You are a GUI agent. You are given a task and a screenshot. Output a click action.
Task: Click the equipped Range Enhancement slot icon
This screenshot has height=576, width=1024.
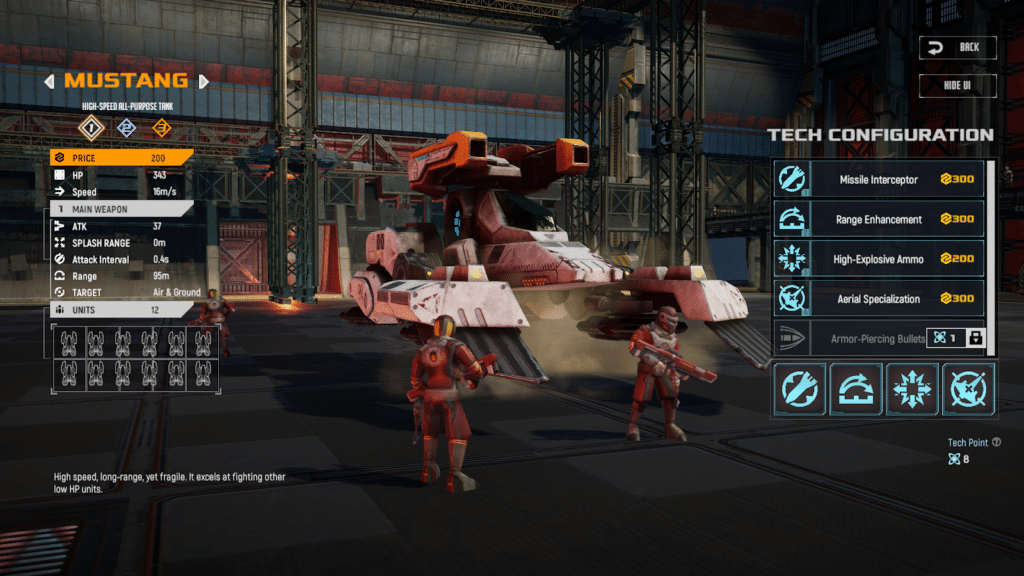pos(855,388)
